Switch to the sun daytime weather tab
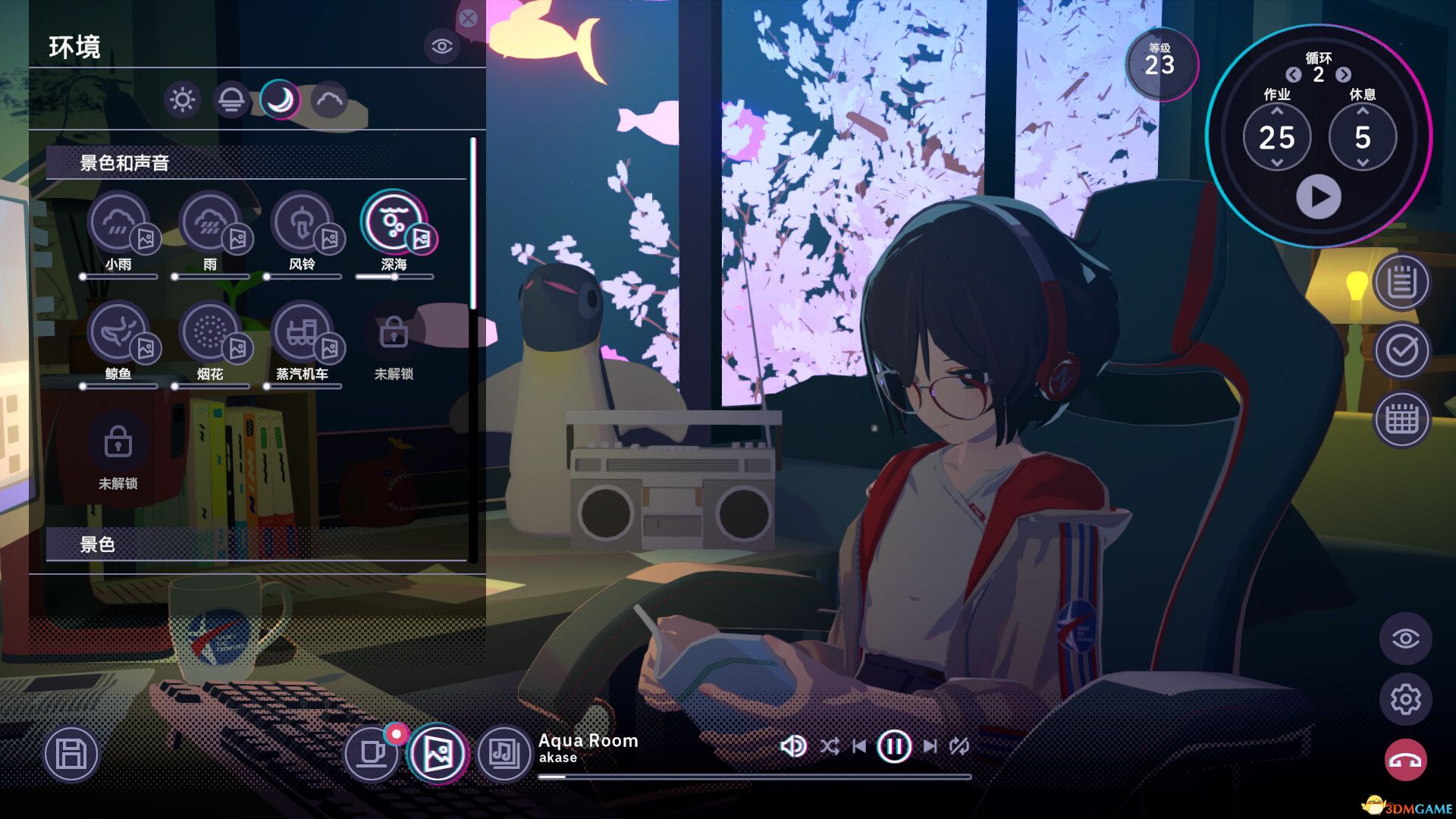Screen dimensions: 1456x819 pyautogui.click(x=182, y=98)
